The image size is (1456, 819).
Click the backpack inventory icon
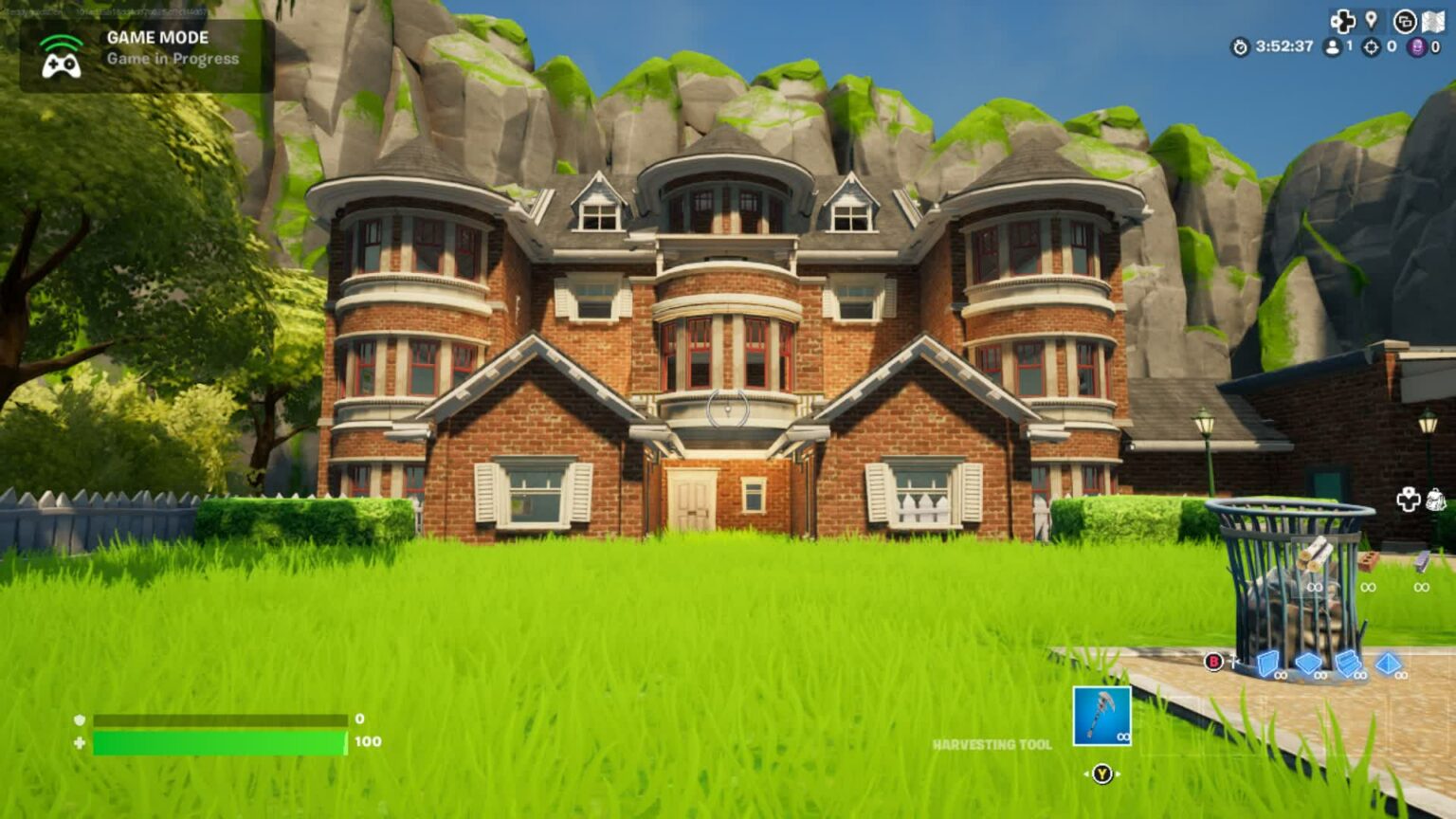click(1435, 497)
